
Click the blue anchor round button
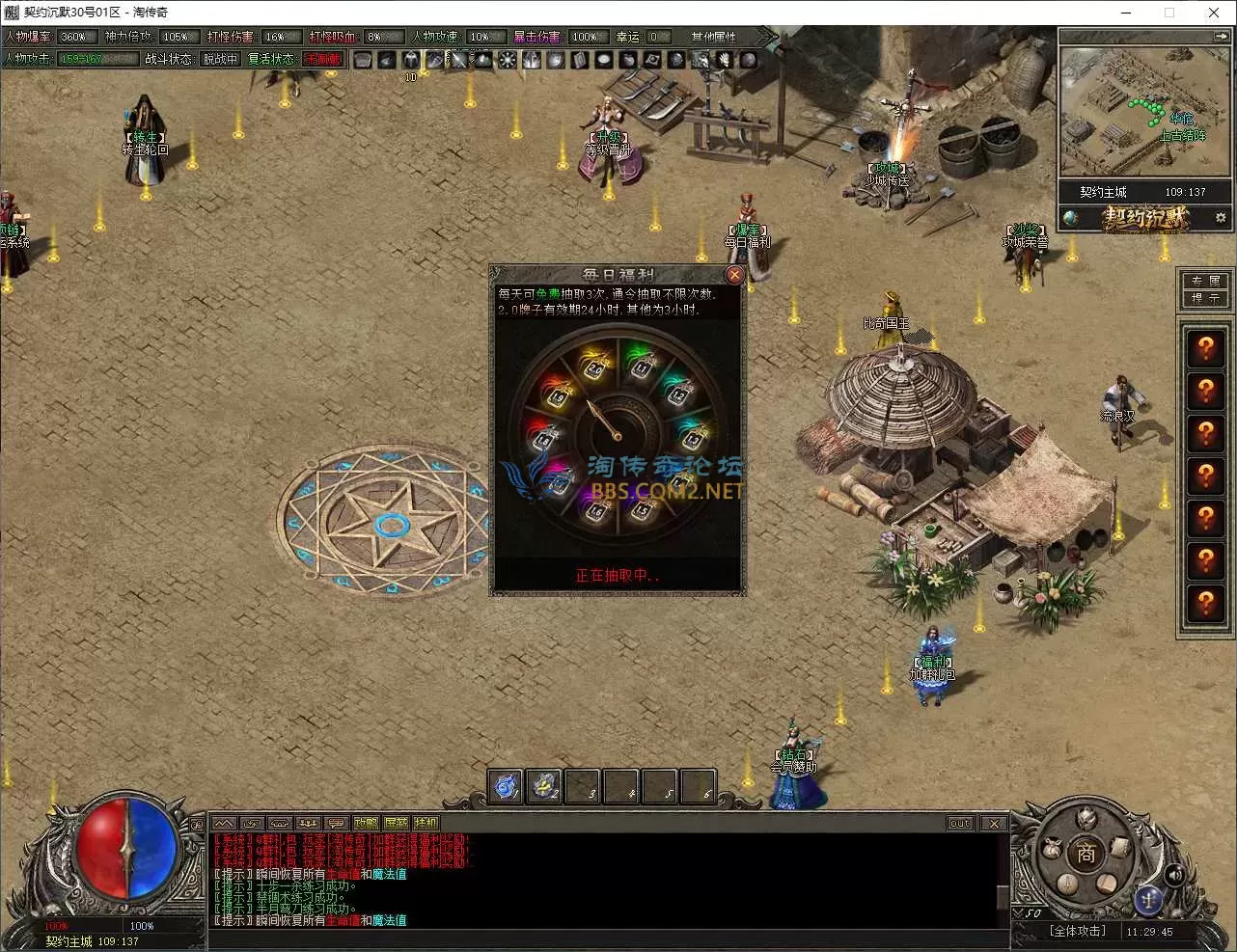pyautogui.click(x=1148, y=898)
